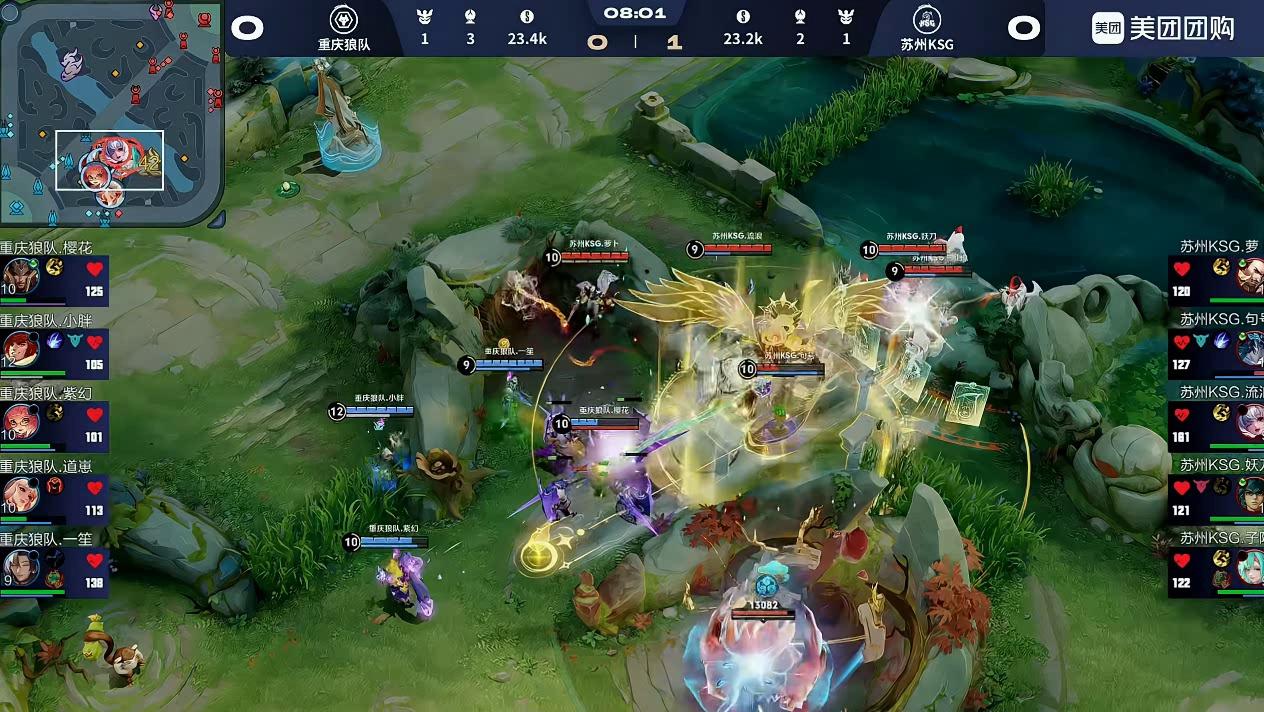1264x712 pixels.
Task: Select the 重庆狼队.樱花 player panel
Action: (x=54, y=274)
